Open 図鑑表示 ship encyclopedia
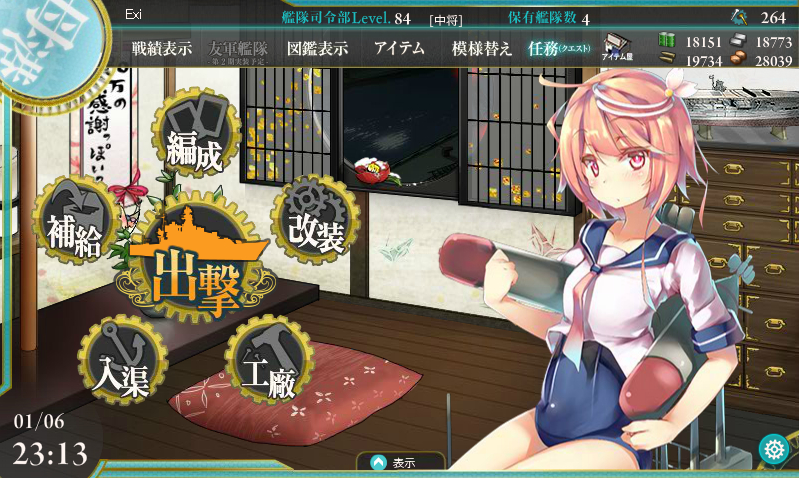This screenshot has width=801, height=480. click(317, 48)
